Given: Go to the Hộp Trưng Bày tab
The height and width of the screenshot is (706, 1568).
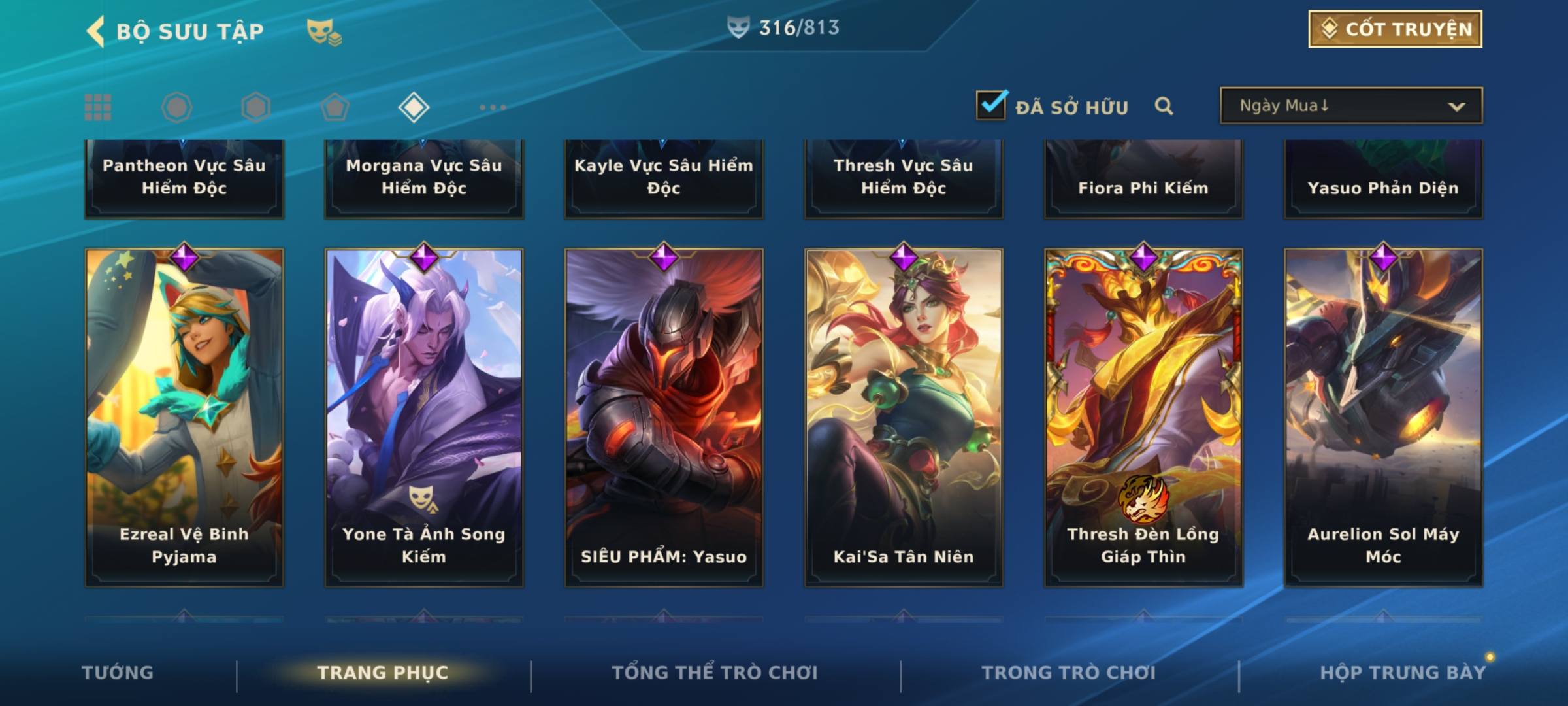Looking at the screenshot, I should (x=1403, y=673).
